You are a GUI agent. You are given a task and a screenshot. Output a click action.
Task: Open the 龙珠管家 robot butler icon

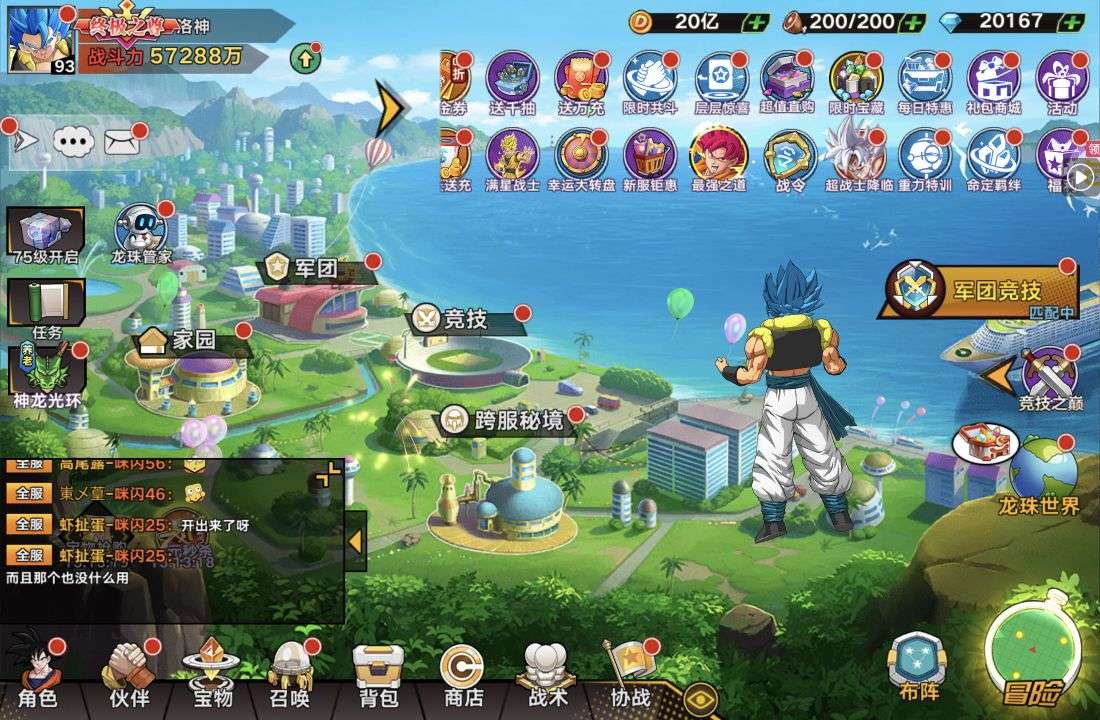pos(141,234)
